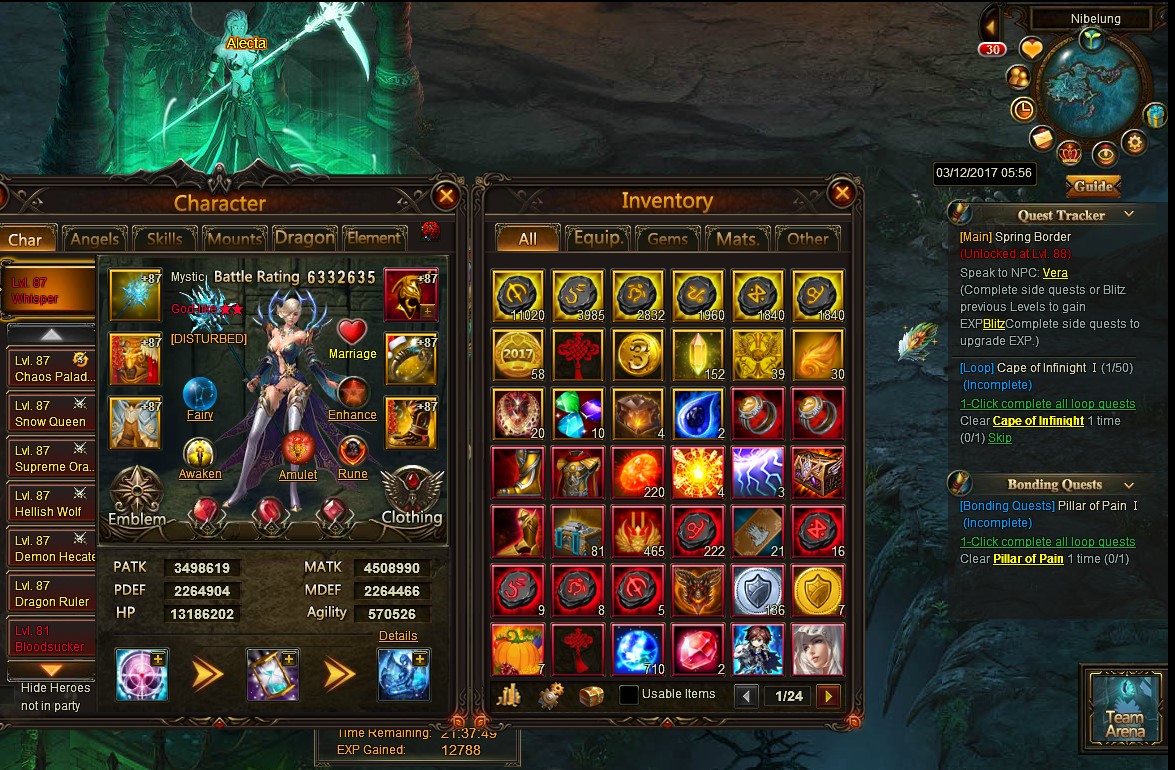Screen dimensions: 1175x770
Task: Toggle the Usable Items checkbox
Action: pos(629,695)
